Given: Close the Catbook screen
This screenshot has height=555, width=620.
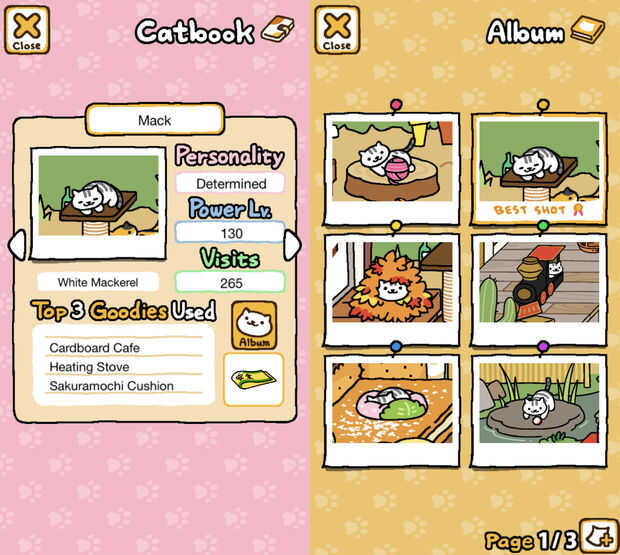Looking at the screenshot, I should [x=27, y=30].
